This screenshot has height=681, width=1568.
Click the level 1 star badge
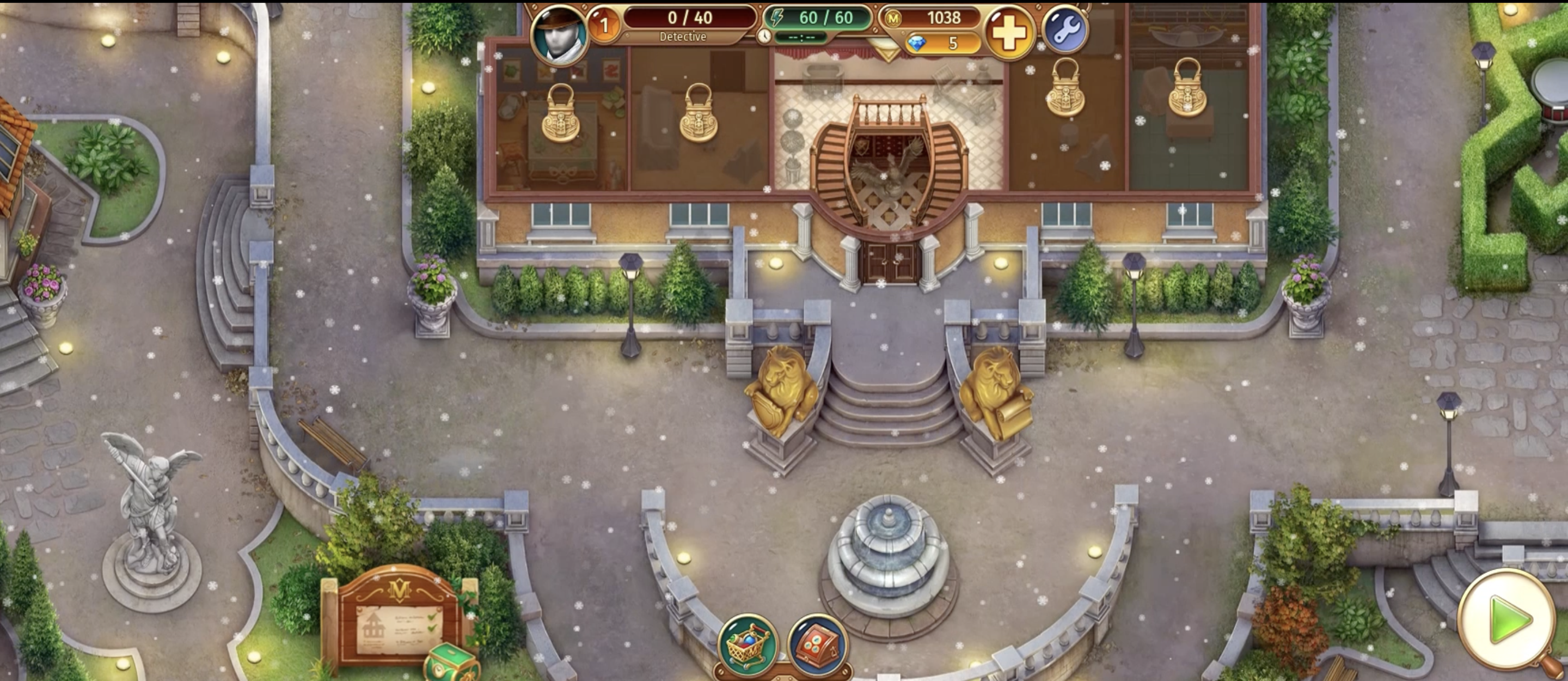click(604, 26)
